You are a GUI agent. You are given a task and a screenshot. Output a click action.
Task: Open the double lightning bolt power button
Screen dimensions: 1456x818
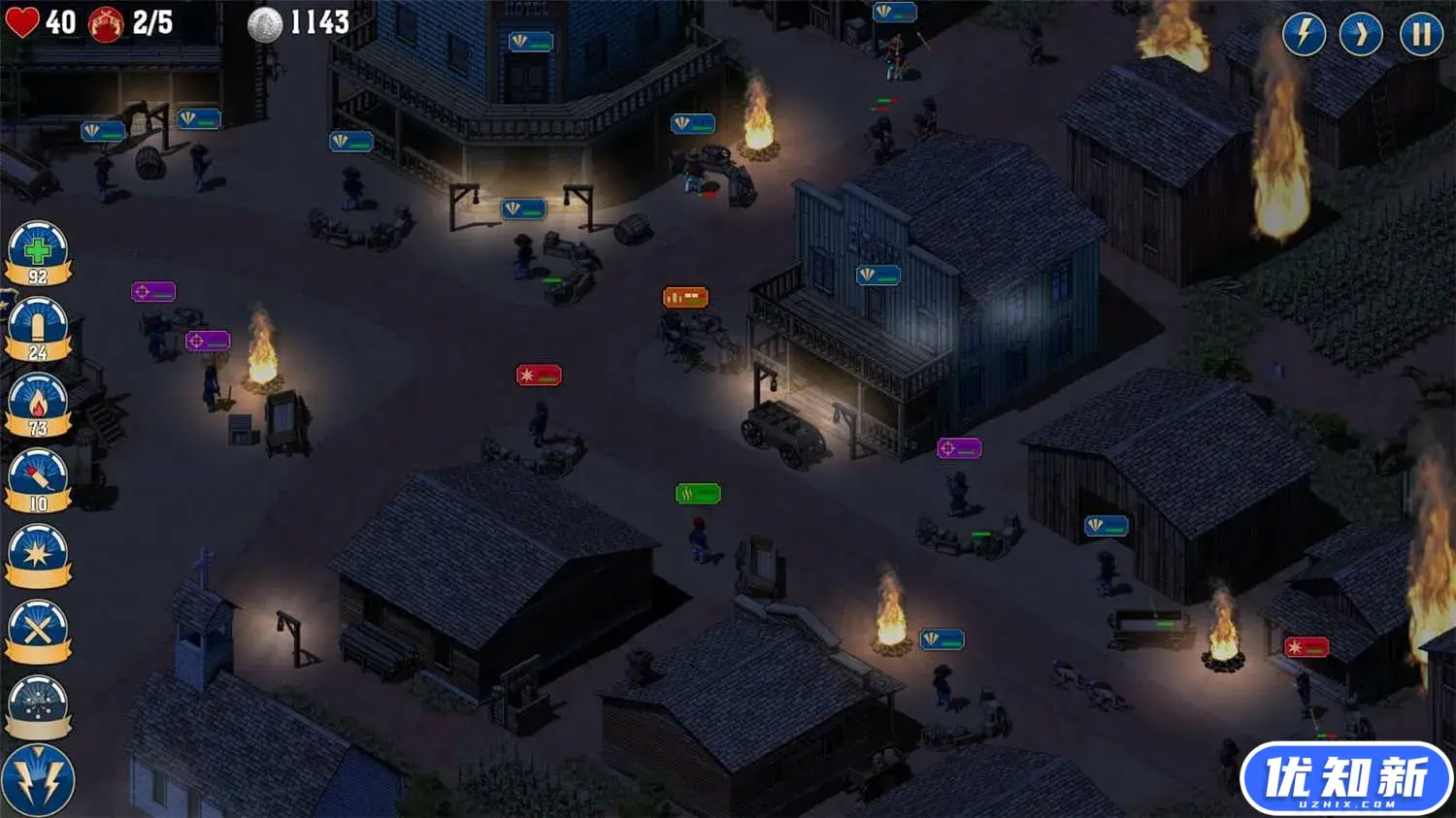(x=38, y=780)
